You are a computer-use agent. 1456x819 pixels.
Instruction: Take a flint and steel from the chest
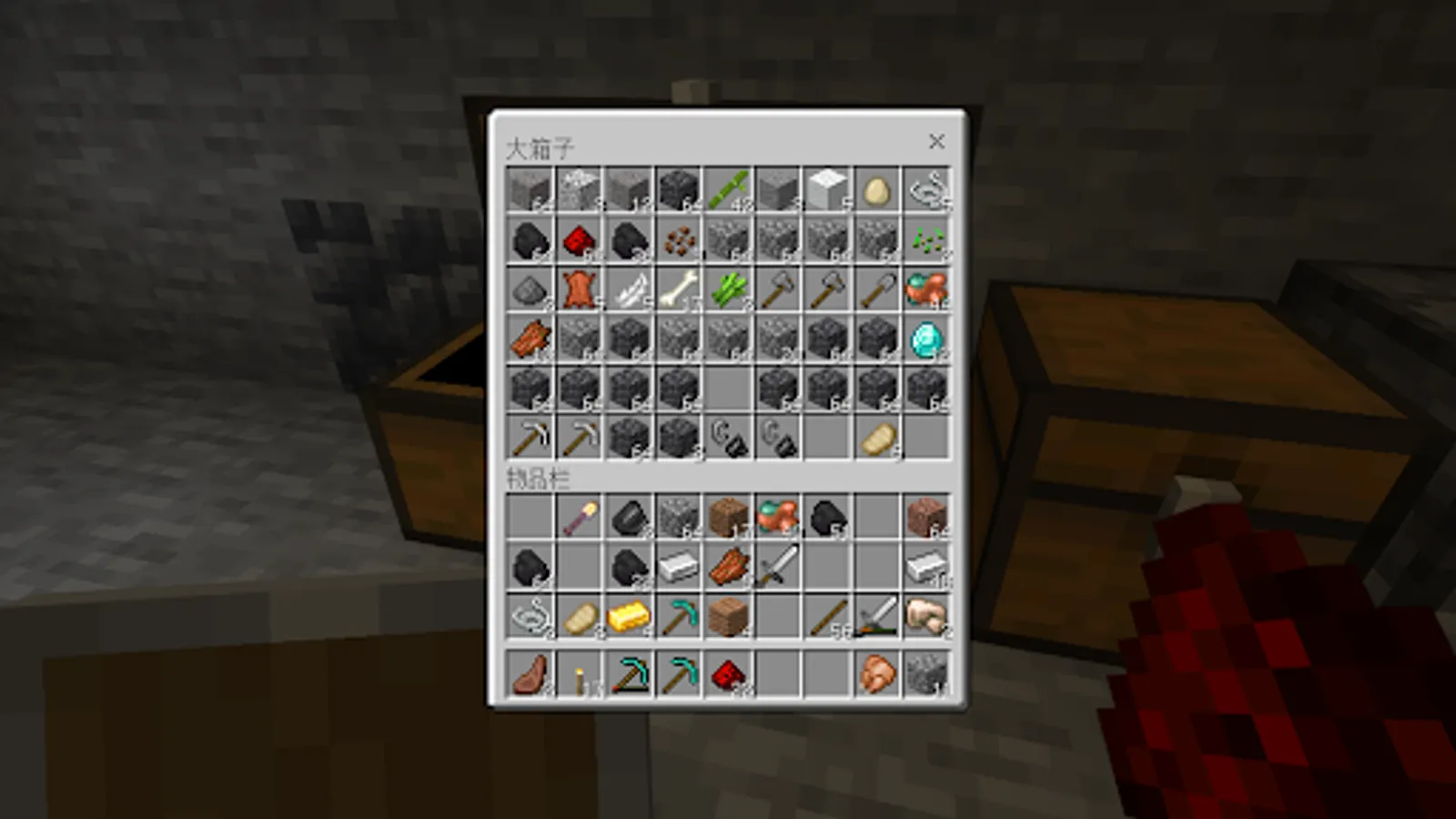tap(728, 439)
